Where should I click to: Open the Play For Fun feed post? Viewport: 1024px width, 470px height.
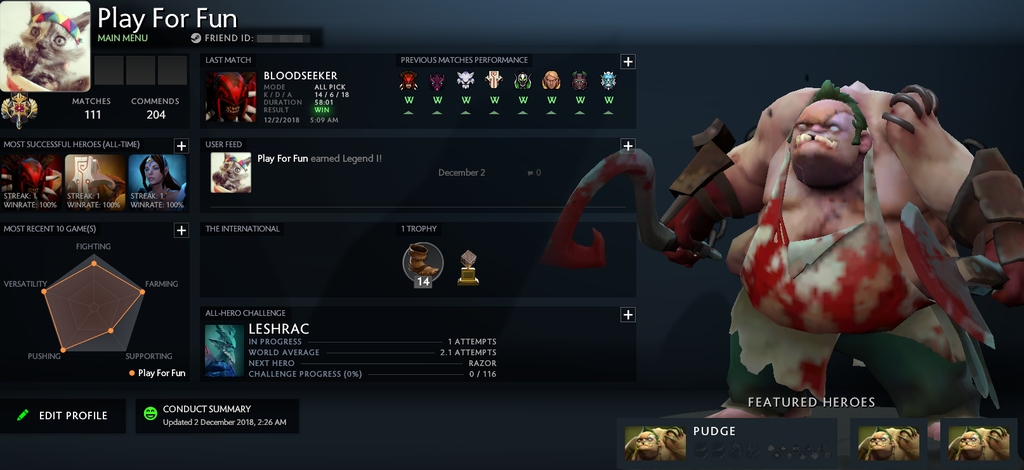319,159
